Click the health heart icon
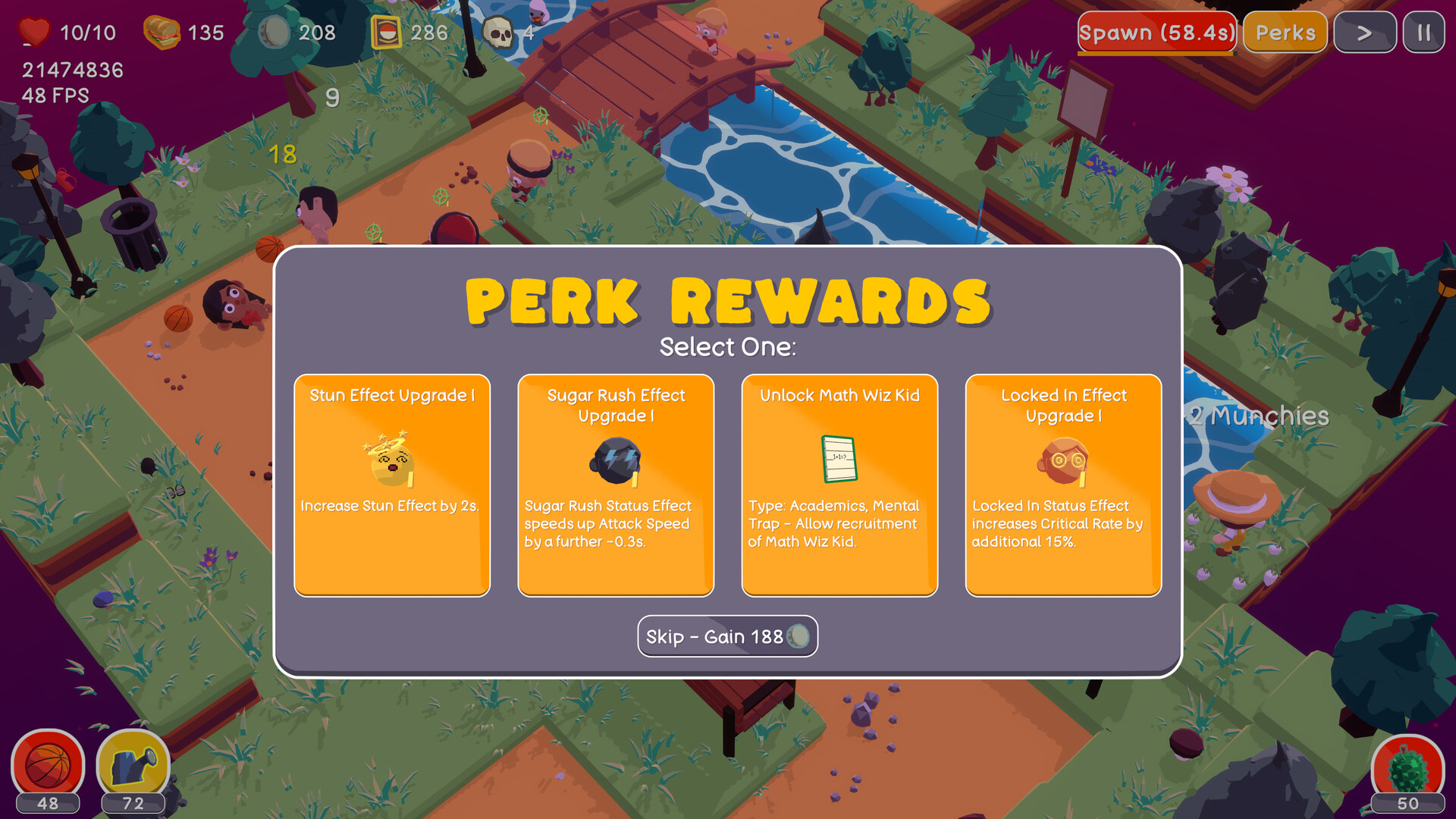This screenshot has height=819, width=1456. tap(33, 32)
